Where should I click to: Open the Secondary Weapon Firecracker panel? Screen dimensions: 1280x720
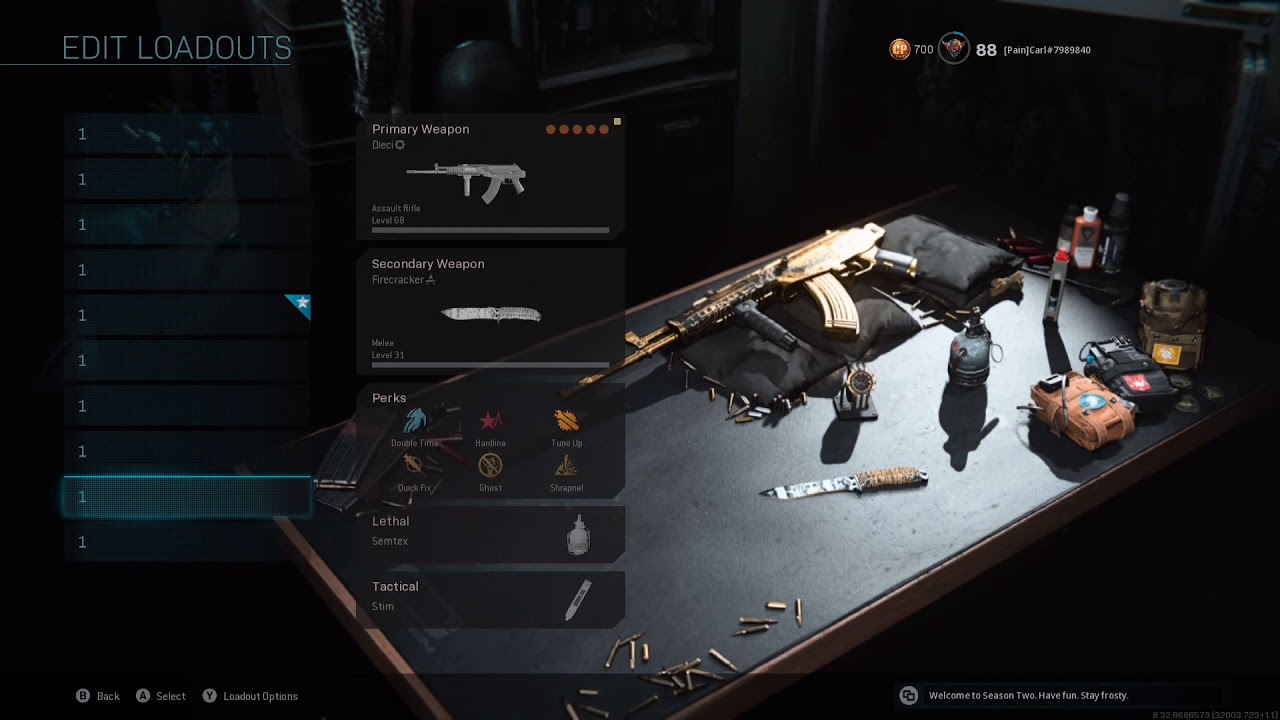point(490,310)
